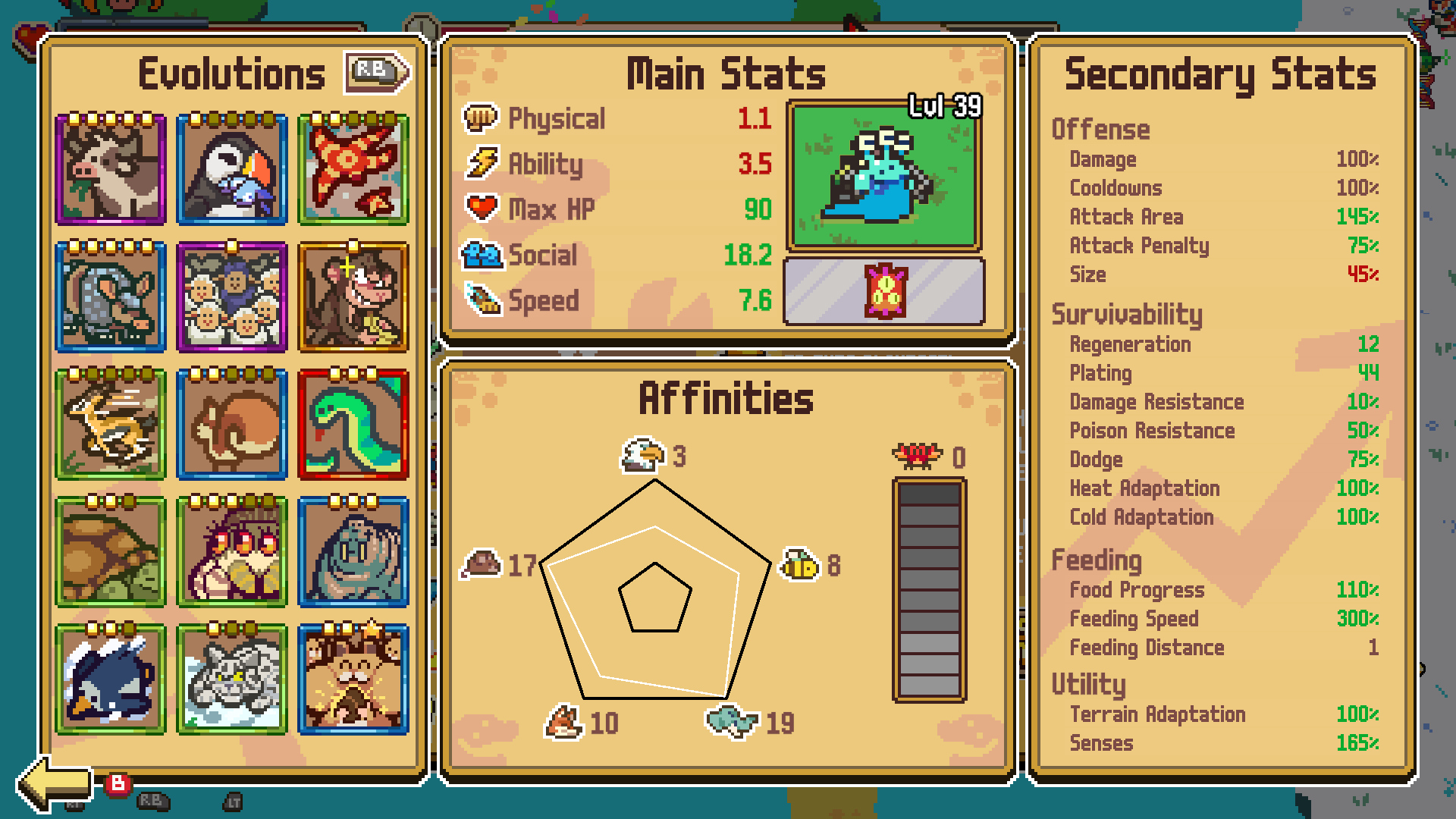
Task: Choose the snow leopard evolution
Action: click(232, 680)
